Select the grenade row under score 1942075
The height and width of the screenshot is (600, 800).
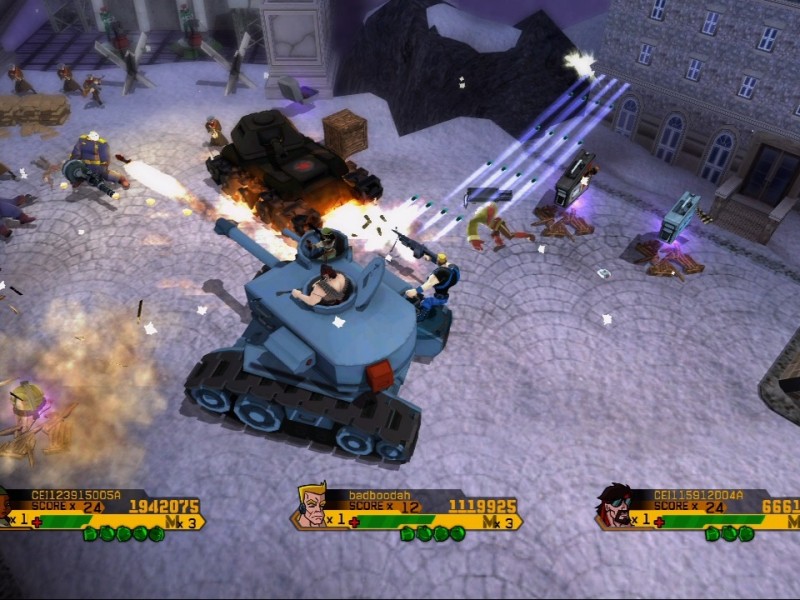click(123, 534)
